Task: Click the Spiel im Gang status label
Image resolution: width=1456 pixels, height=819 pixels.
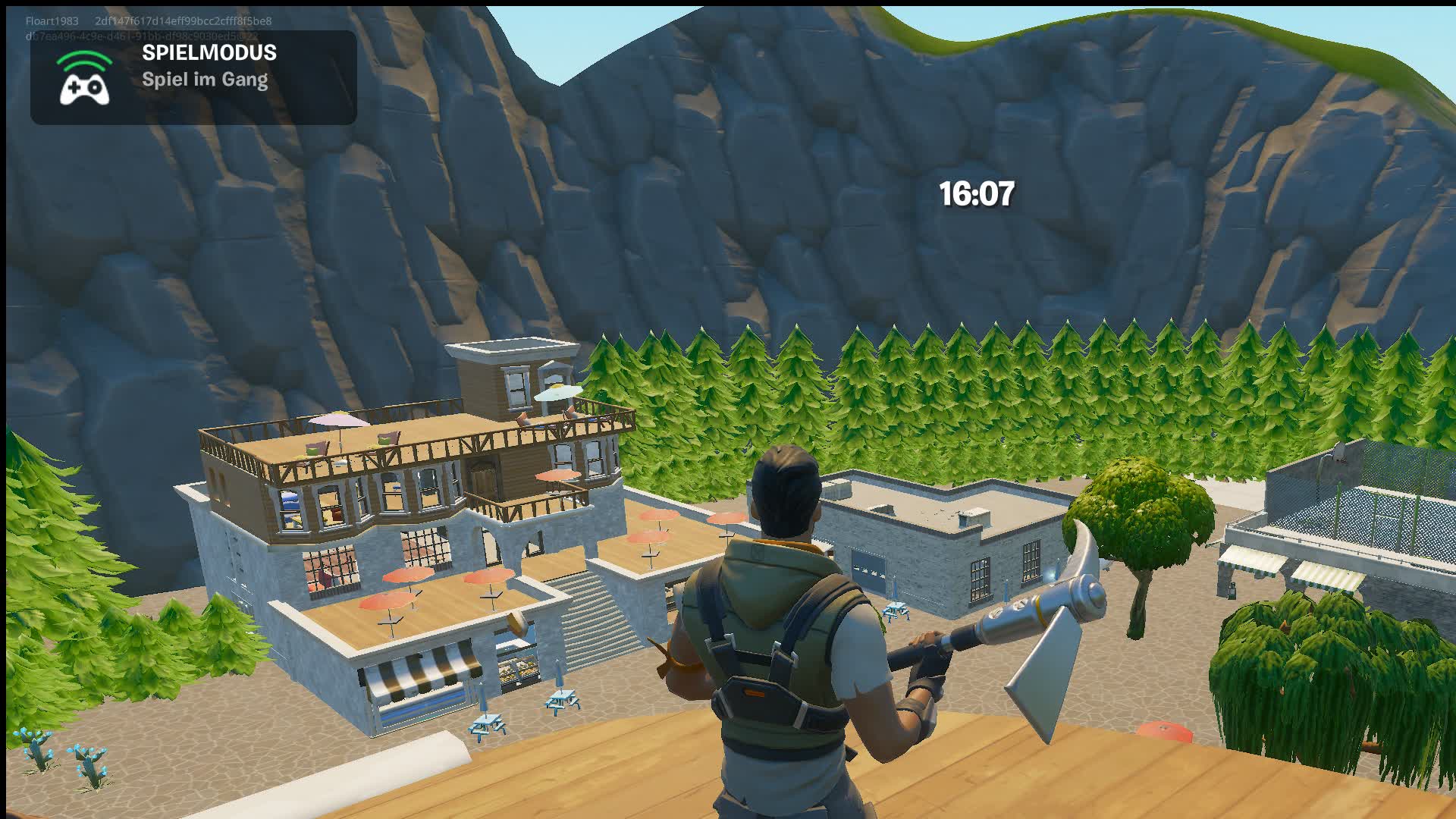Action: tap(205, 80)
